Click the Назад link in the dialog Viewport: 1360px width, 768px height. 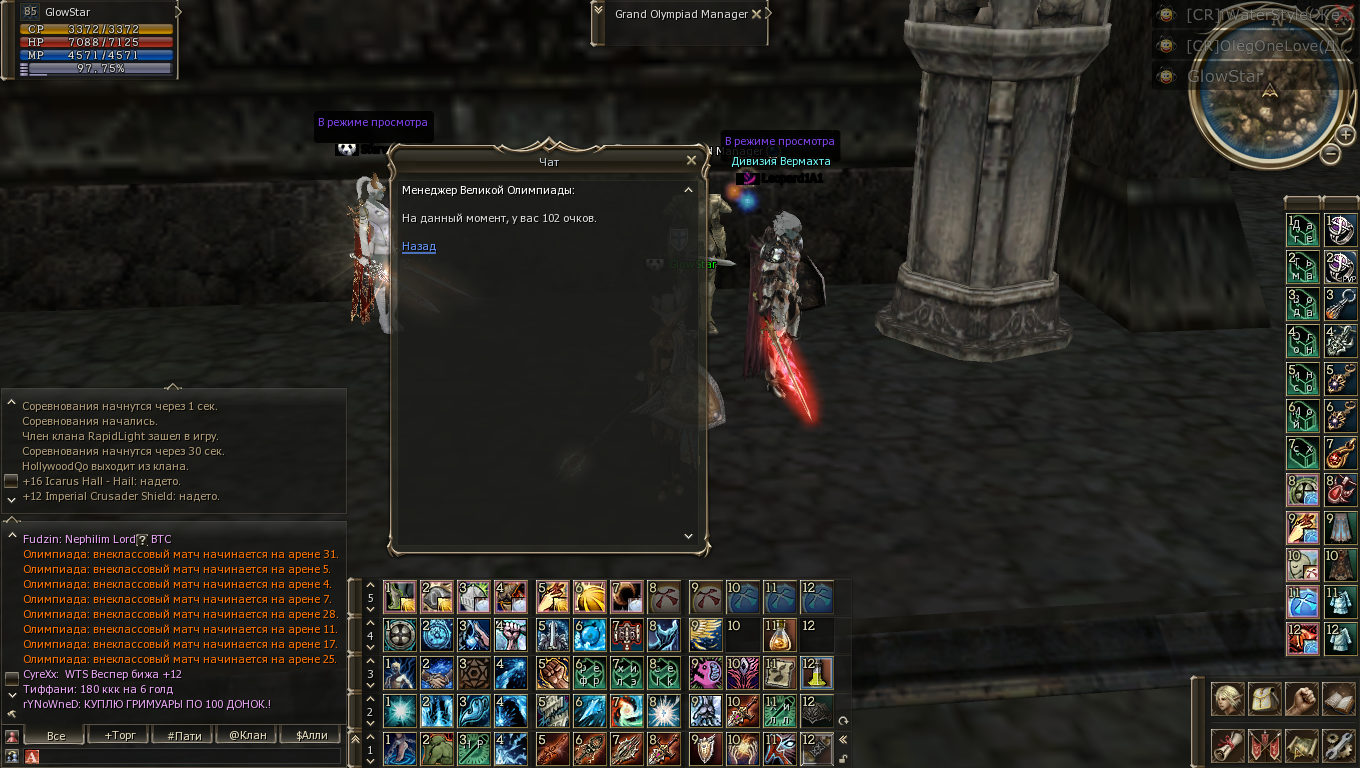click(x=419, y=246)
